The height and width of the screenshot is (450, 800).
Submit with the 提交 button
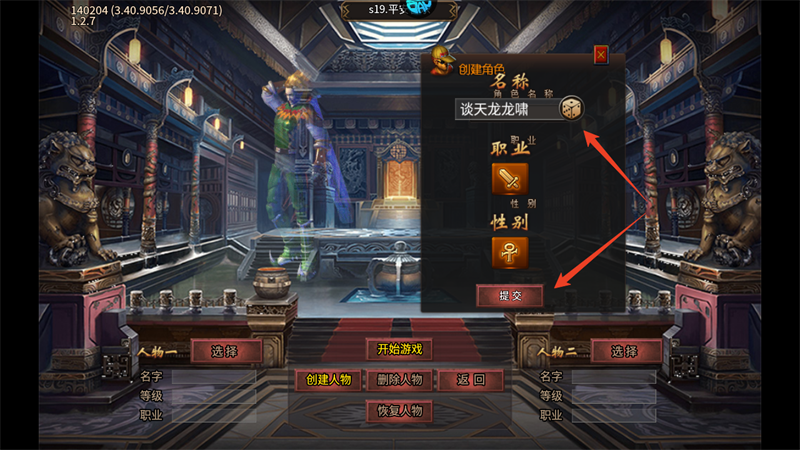(x=510, y=295)
